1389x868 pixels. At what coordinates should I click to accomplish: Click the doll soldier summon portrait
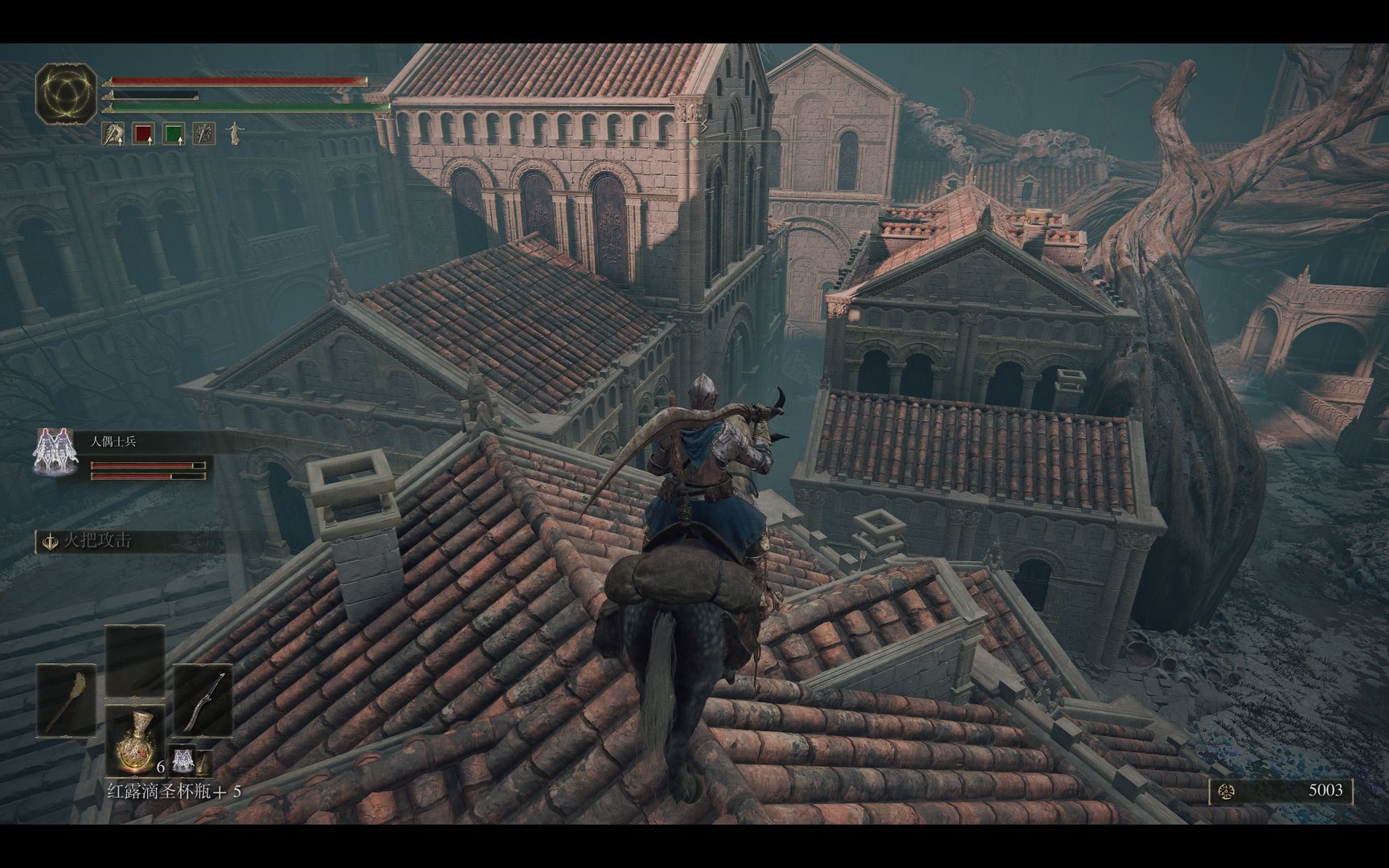[55, 451]
